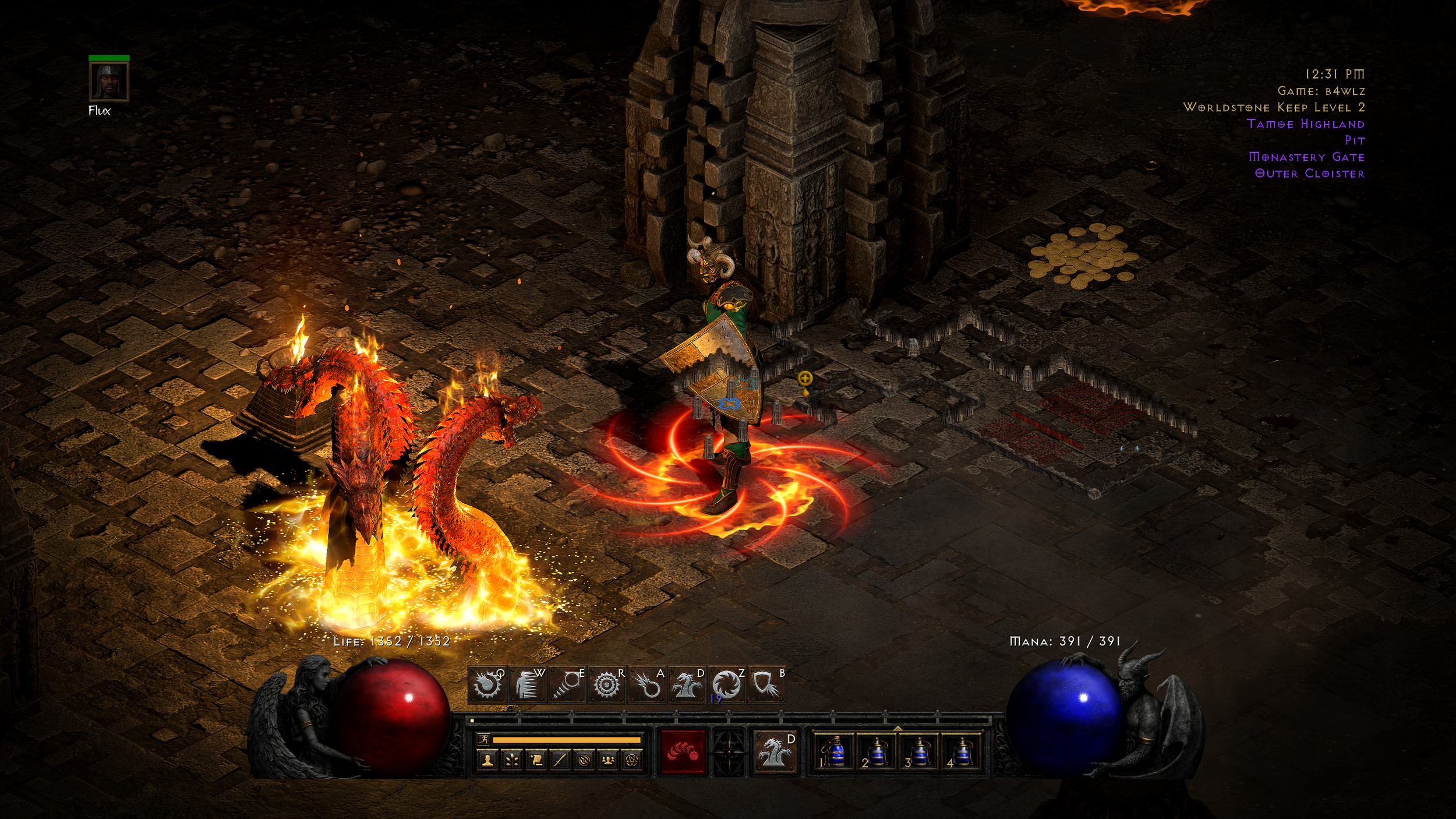Activate the W hotkey armor skill icon
Screen dimensions: 1456x819
527,684
